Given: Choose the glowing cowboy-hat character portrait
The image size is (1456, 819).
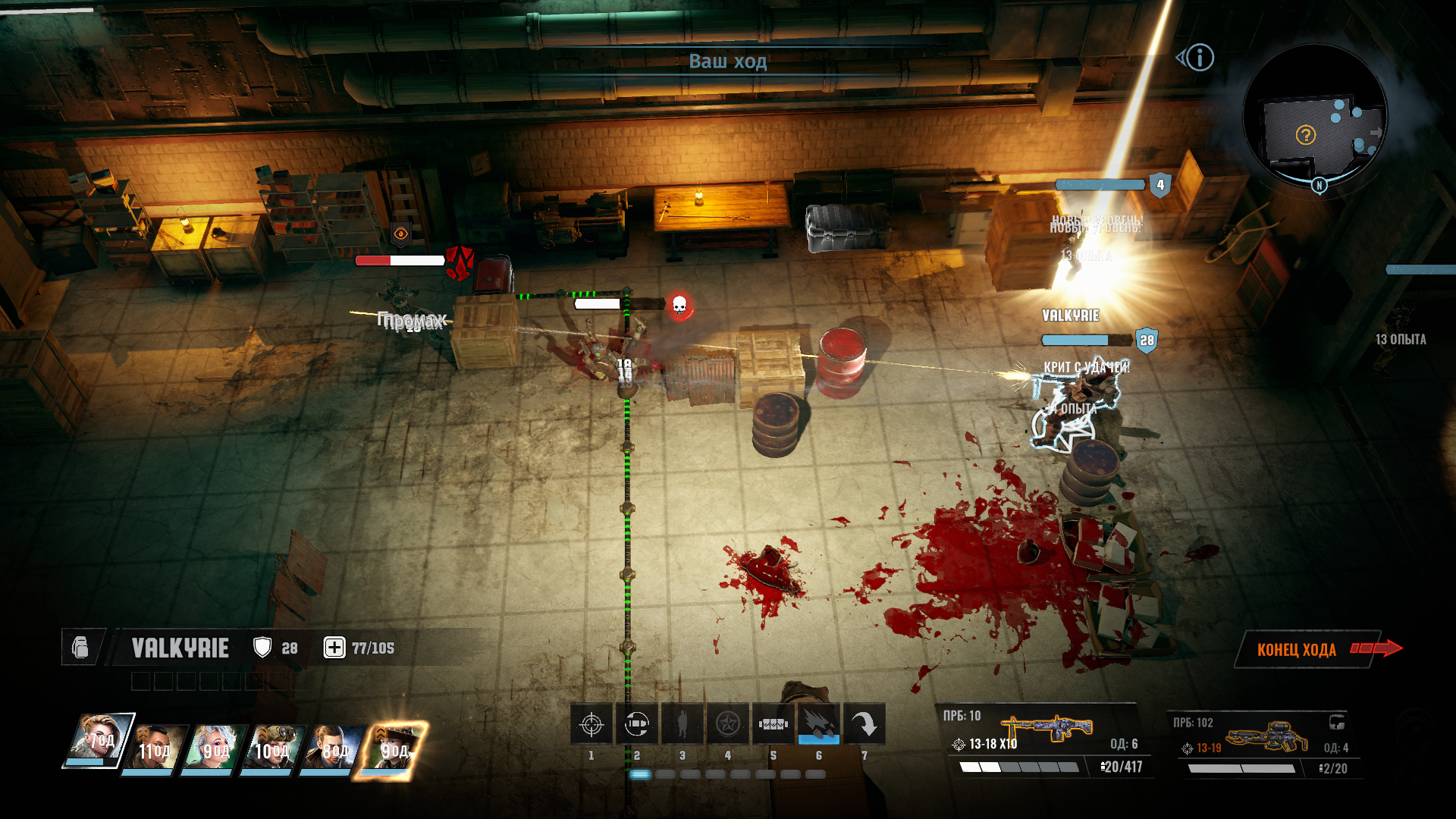Looking at the screenshot, I should [393, 748].
